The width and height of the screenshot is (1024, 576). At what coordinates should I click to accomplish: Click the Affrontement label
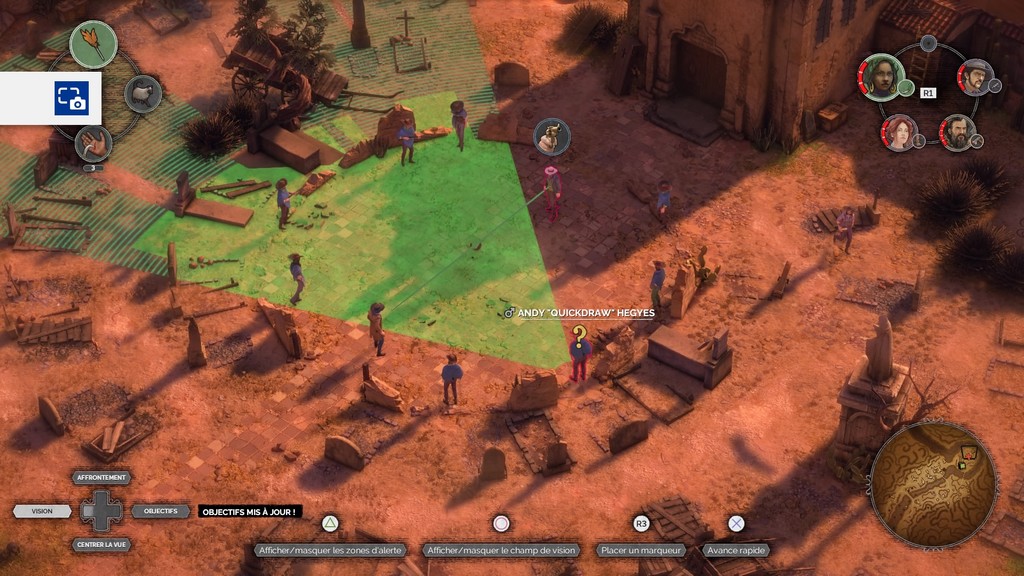tap(102, 478)
